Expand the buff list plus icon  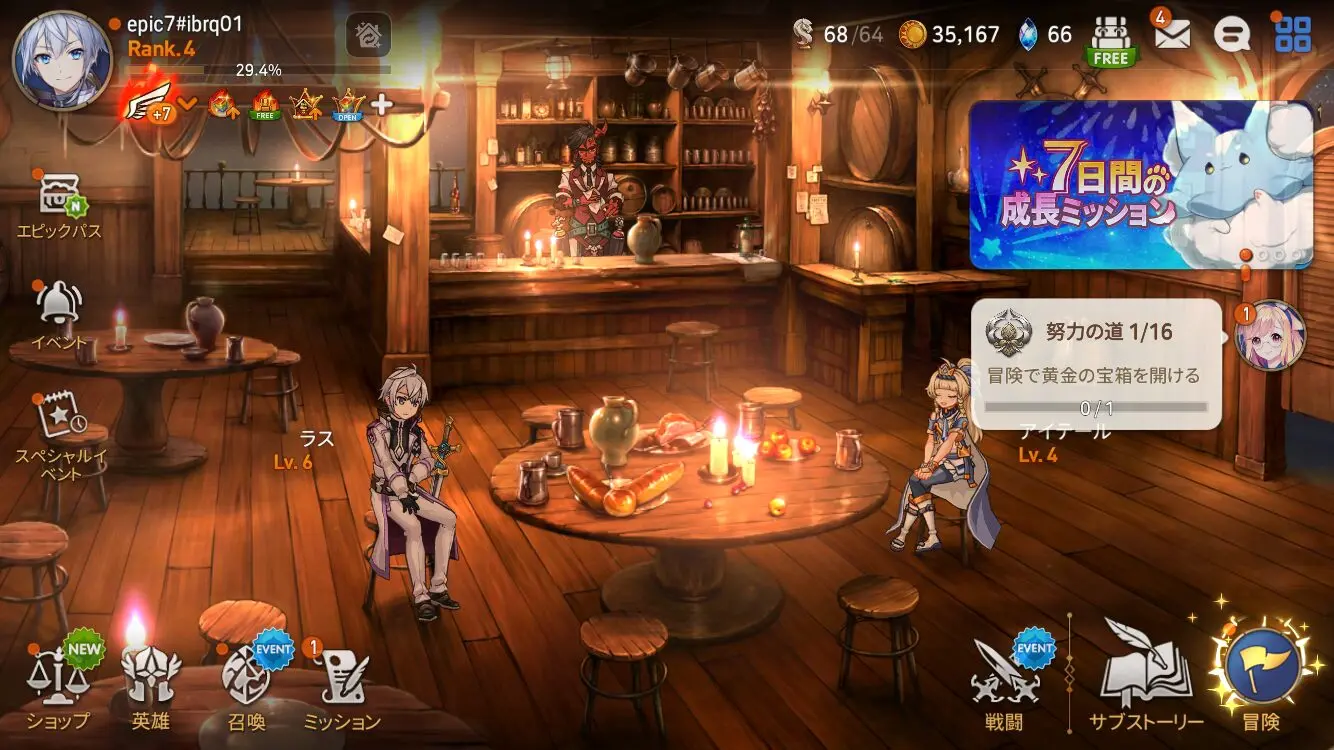tap(382, 103)
